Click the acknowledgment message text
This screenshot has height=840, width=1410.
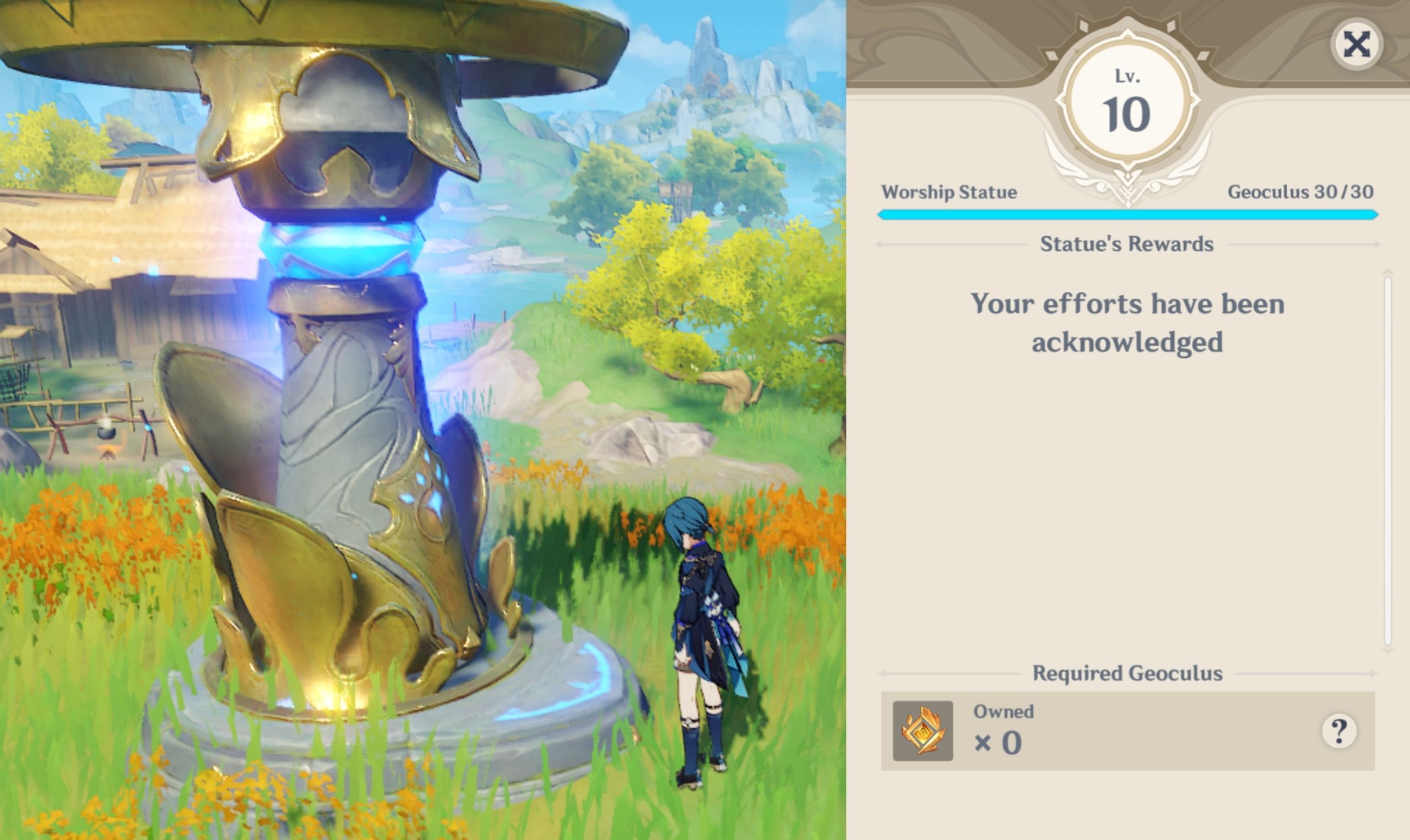[x=1127, y=323]
